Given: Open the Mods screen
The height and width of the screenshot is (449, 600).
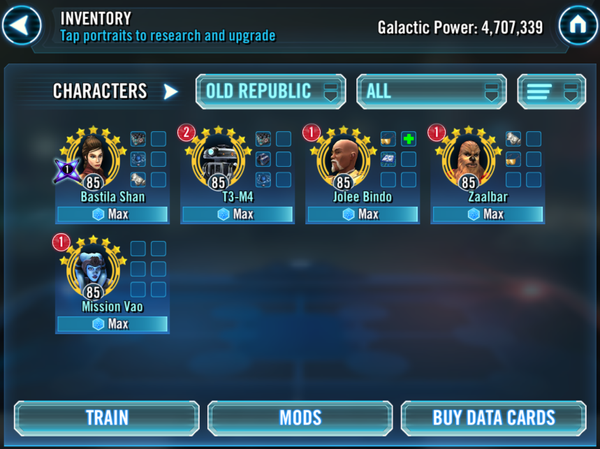Looking at the screenshot, I should [x=300, y=417].
